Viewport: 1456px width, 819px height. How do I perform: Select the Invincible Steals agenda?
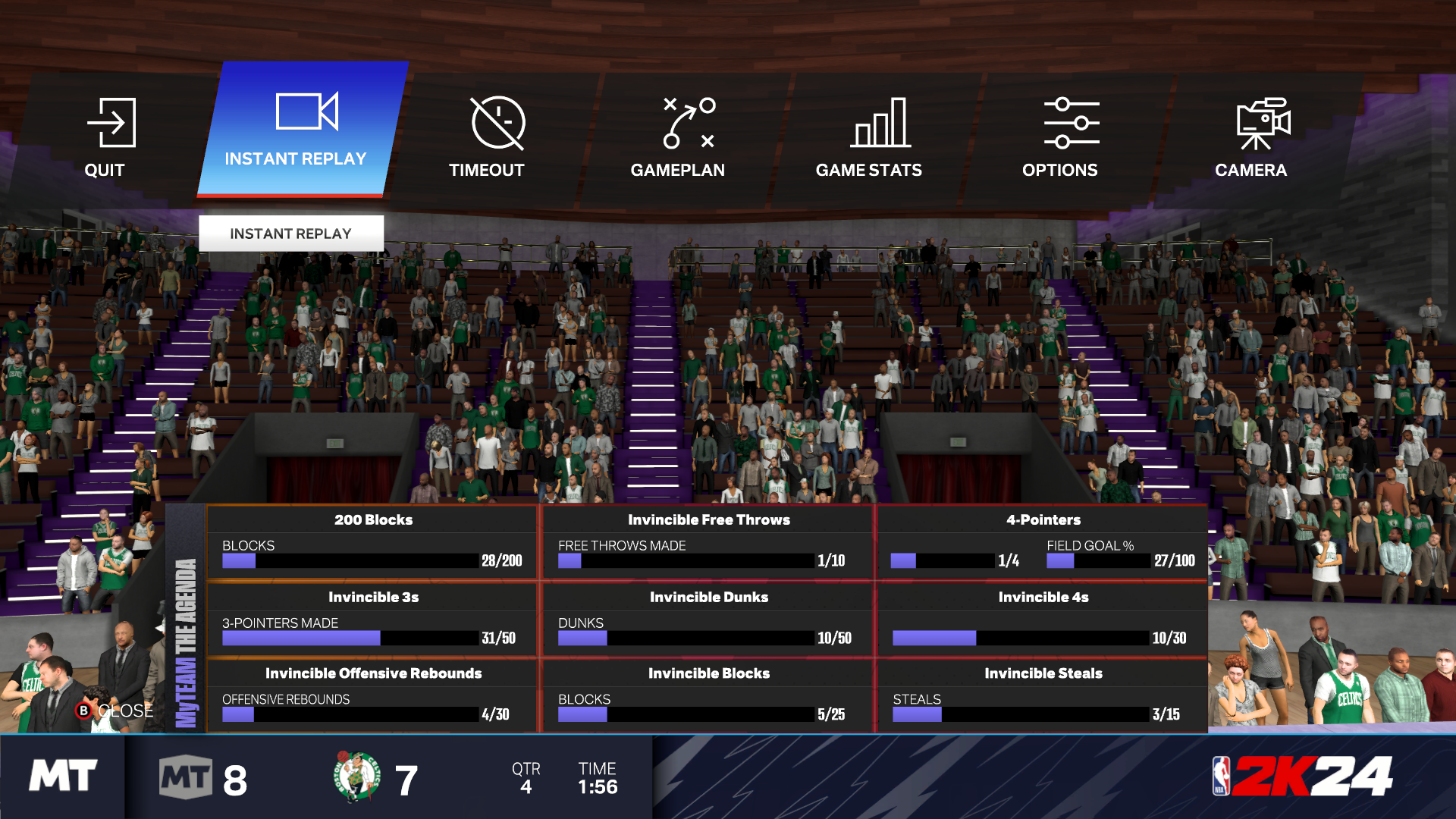pyautogui.click(x=1043, y=696)
